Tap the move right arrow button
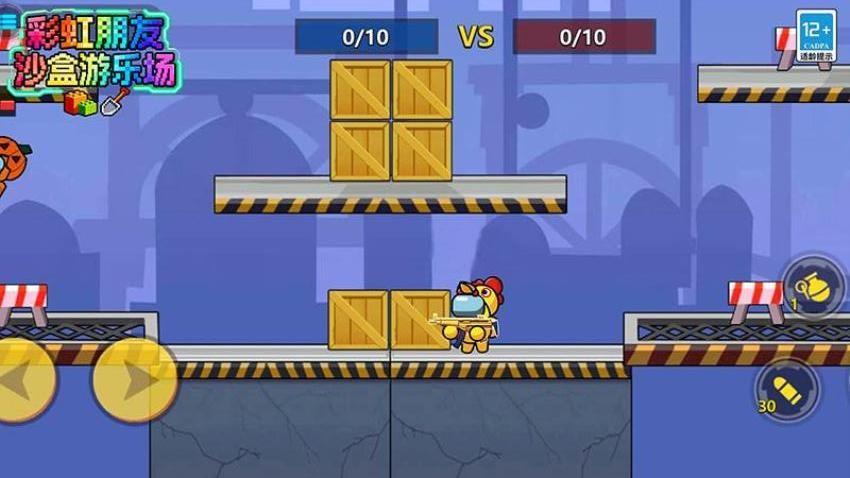 (x=134, y=380)
